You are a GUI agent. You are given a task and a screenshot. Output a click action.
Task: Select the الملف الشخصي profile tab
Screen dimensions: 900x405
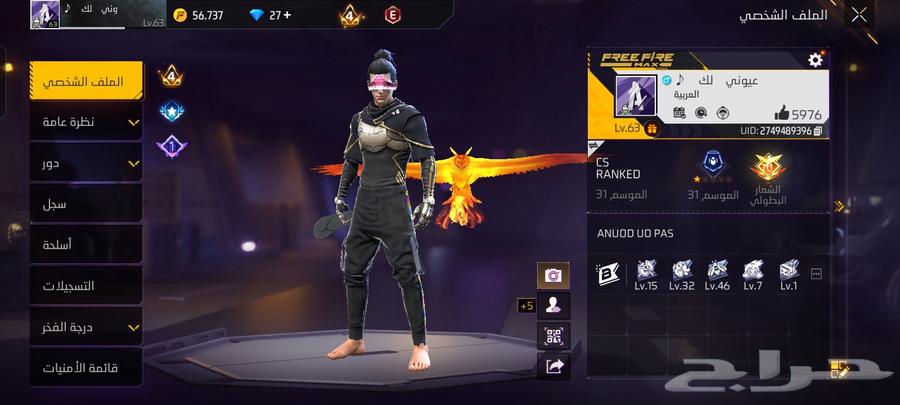[87, 81]
